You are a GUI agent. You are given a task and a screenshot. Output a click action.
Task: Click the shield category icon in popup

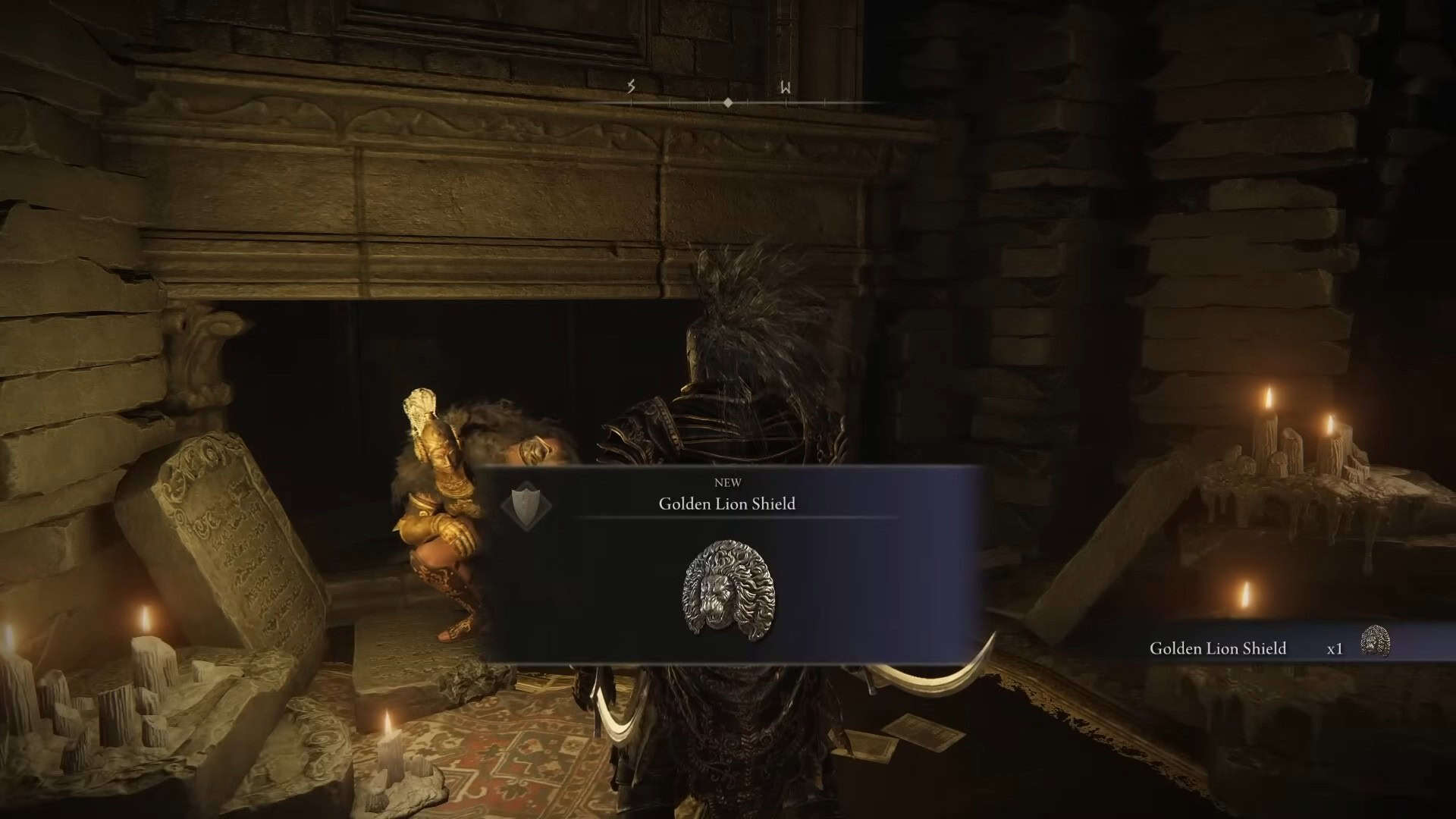pyautogui.click(x=526, y=504)
